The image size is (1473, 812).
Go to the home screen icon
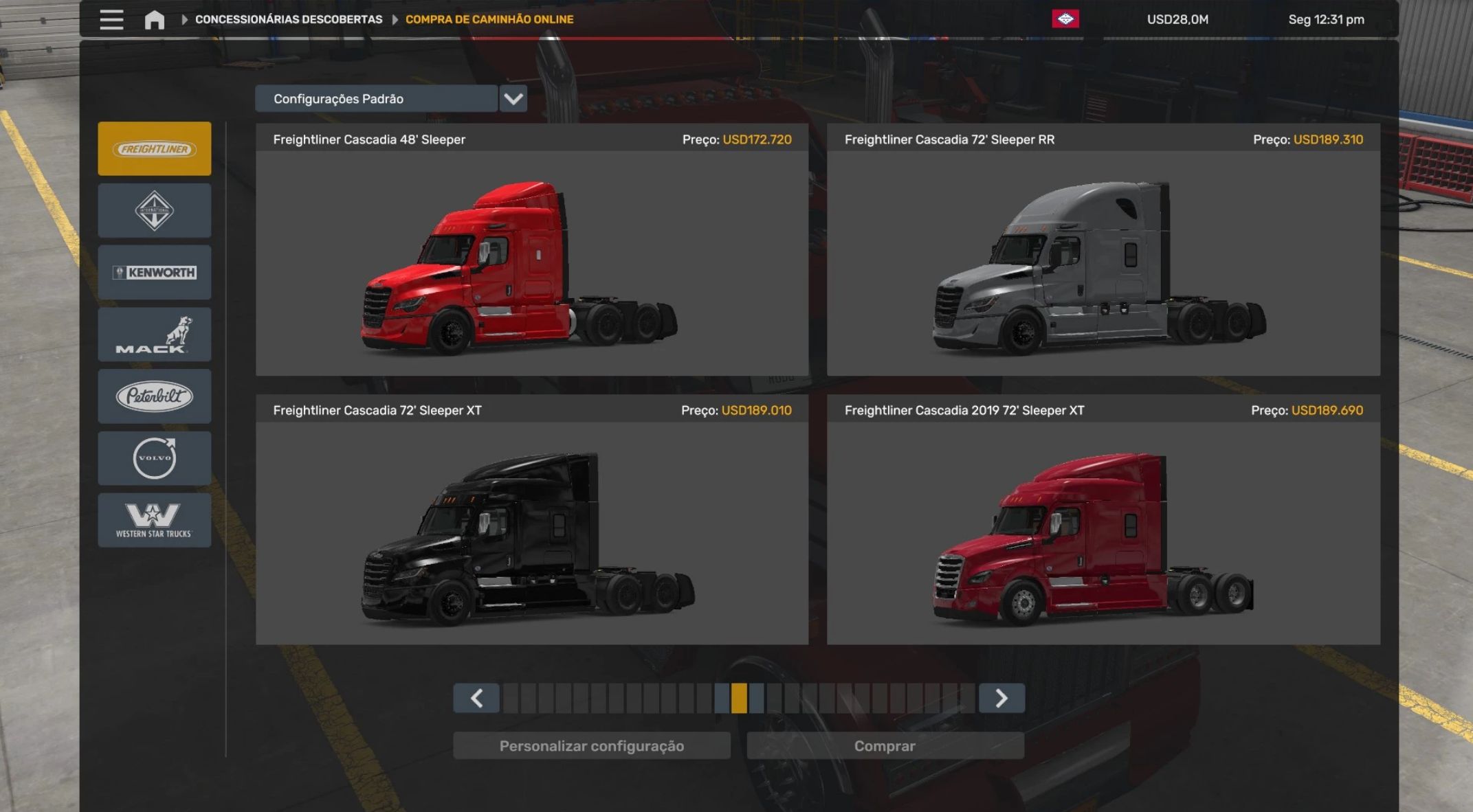(x=155, y=19)
